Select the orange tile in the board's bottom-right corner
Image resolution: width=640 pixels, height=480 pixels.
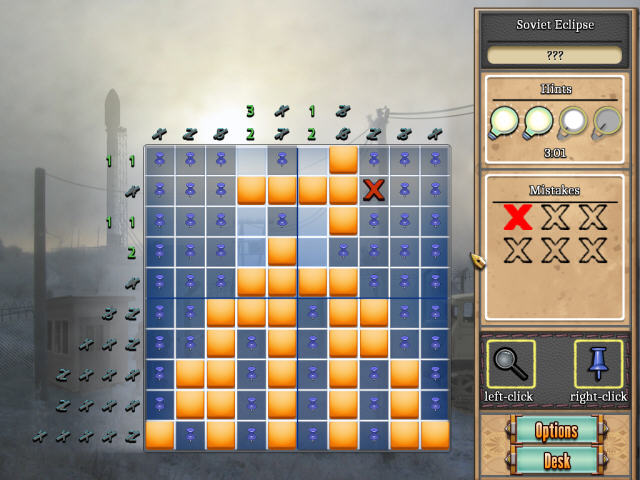[x=435, y=435]
